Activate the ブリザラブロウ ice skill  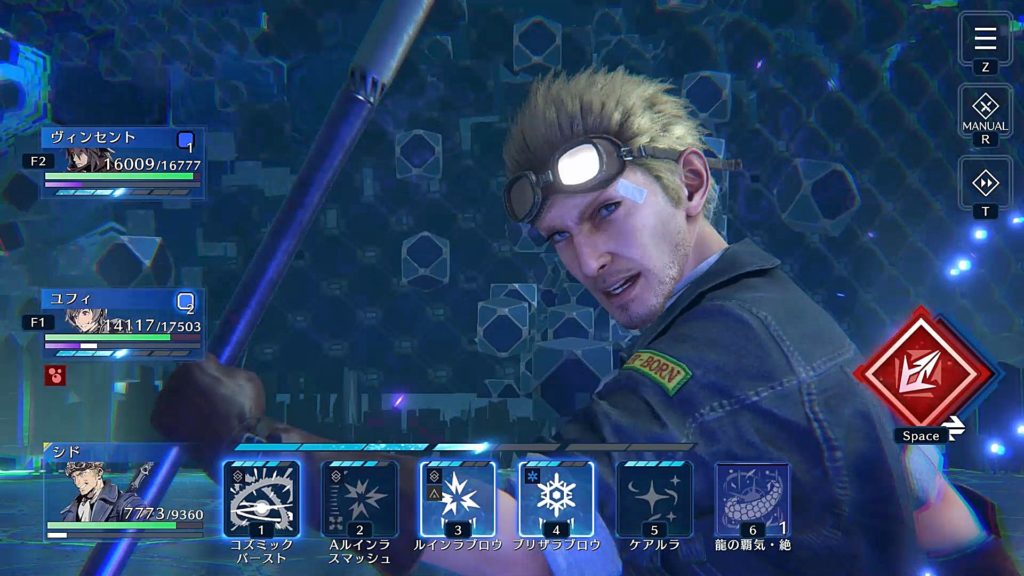coord(555,498)
